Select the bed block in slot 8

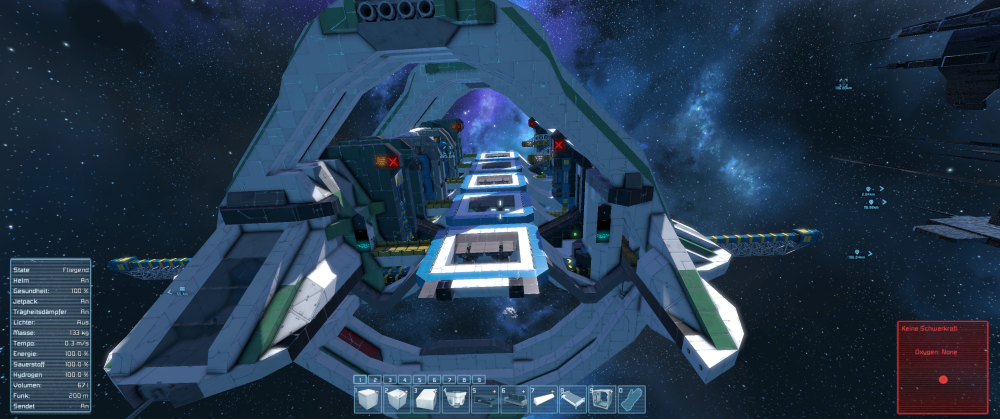point(571,398)
